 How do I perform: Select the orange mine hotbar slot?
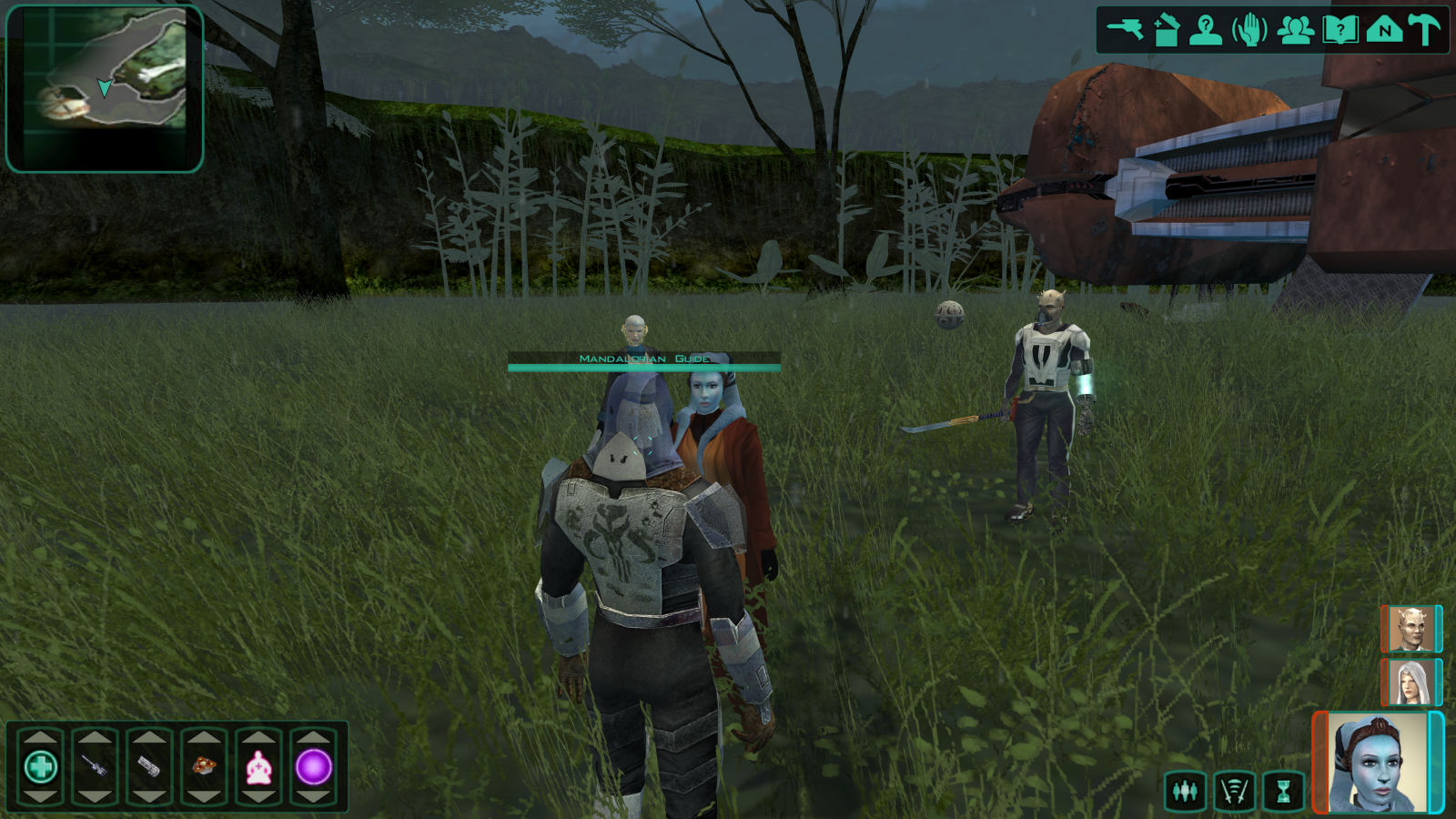tap(204, 767)
